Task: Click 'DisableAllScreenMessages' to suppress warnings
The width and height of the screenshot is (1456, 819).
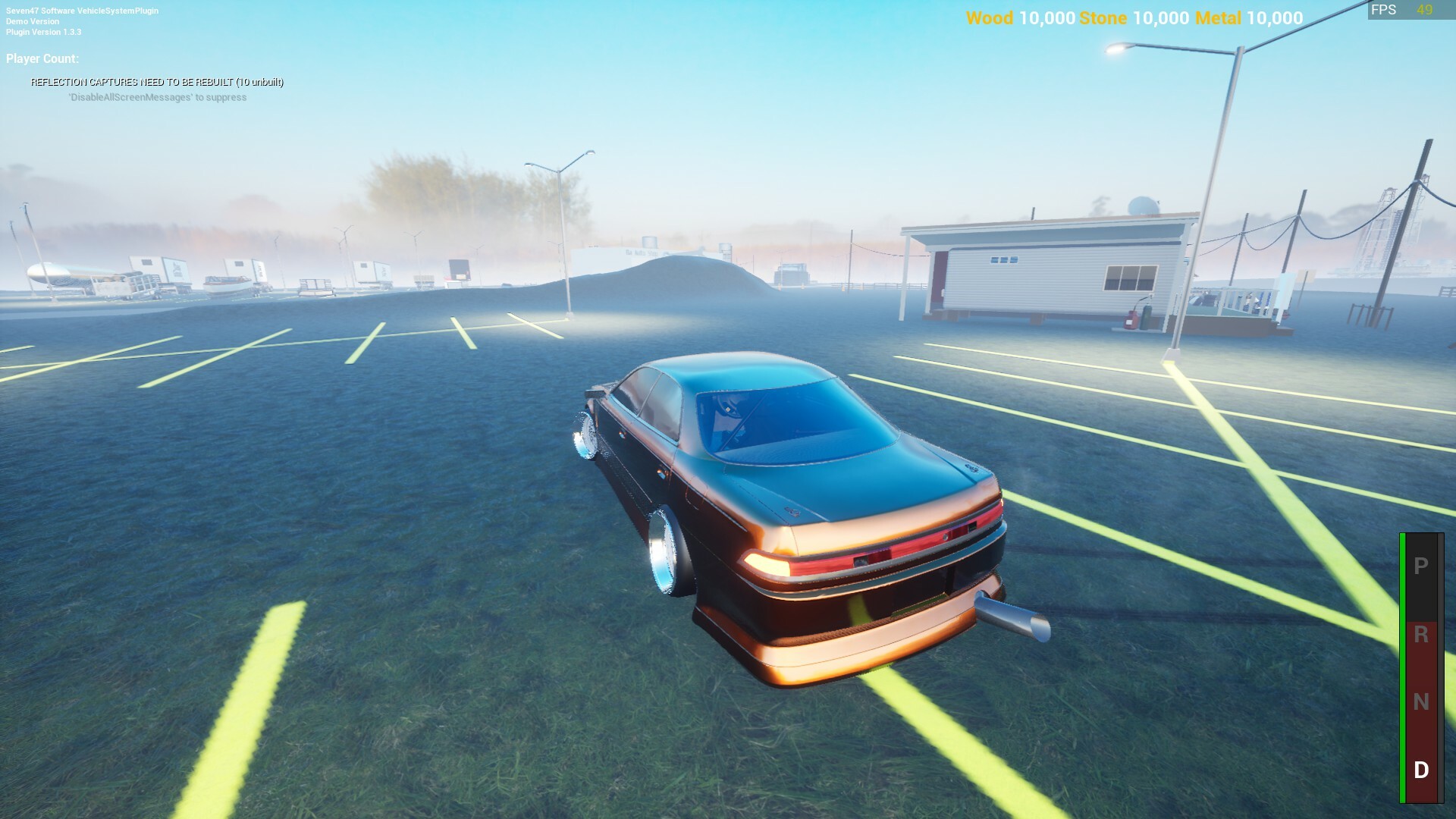Action: 158,97
